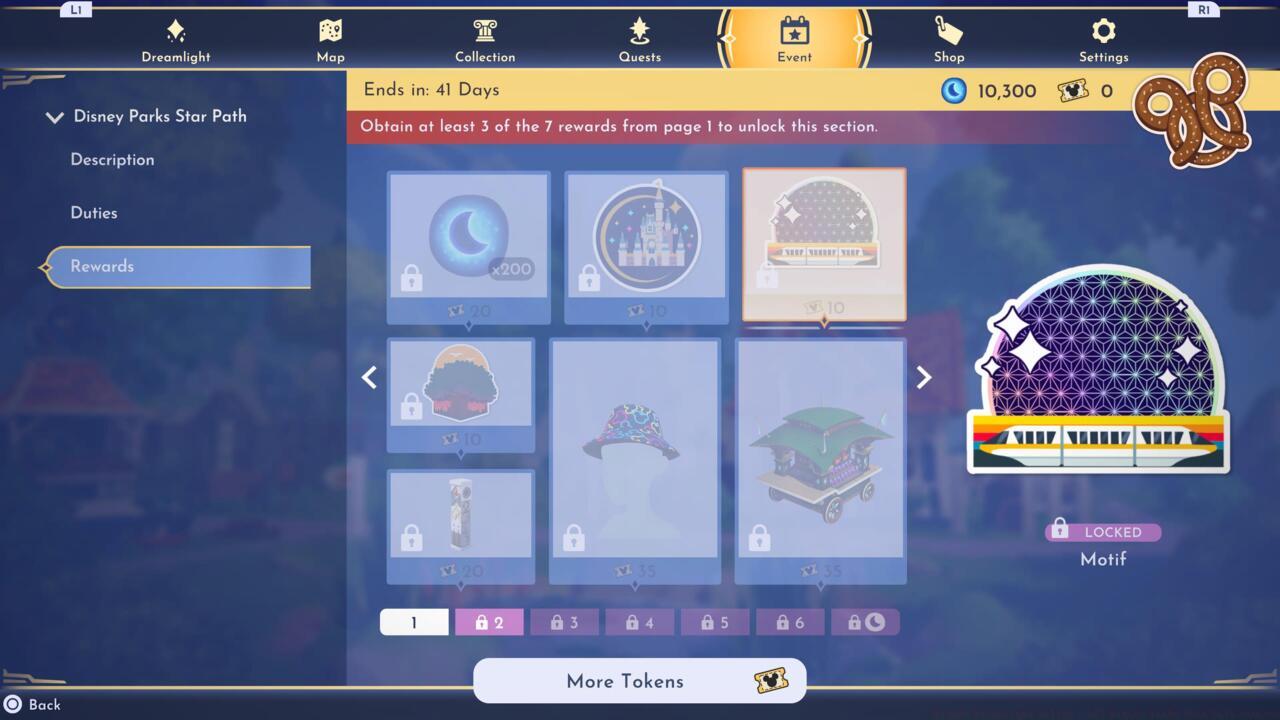Select page 2 of rewards

[x=489, y=621]
